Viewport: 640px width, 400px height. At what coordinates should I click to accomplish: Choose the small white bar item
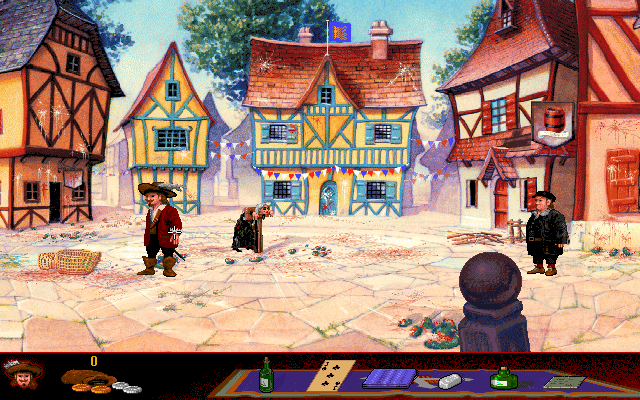coord(448,380)
